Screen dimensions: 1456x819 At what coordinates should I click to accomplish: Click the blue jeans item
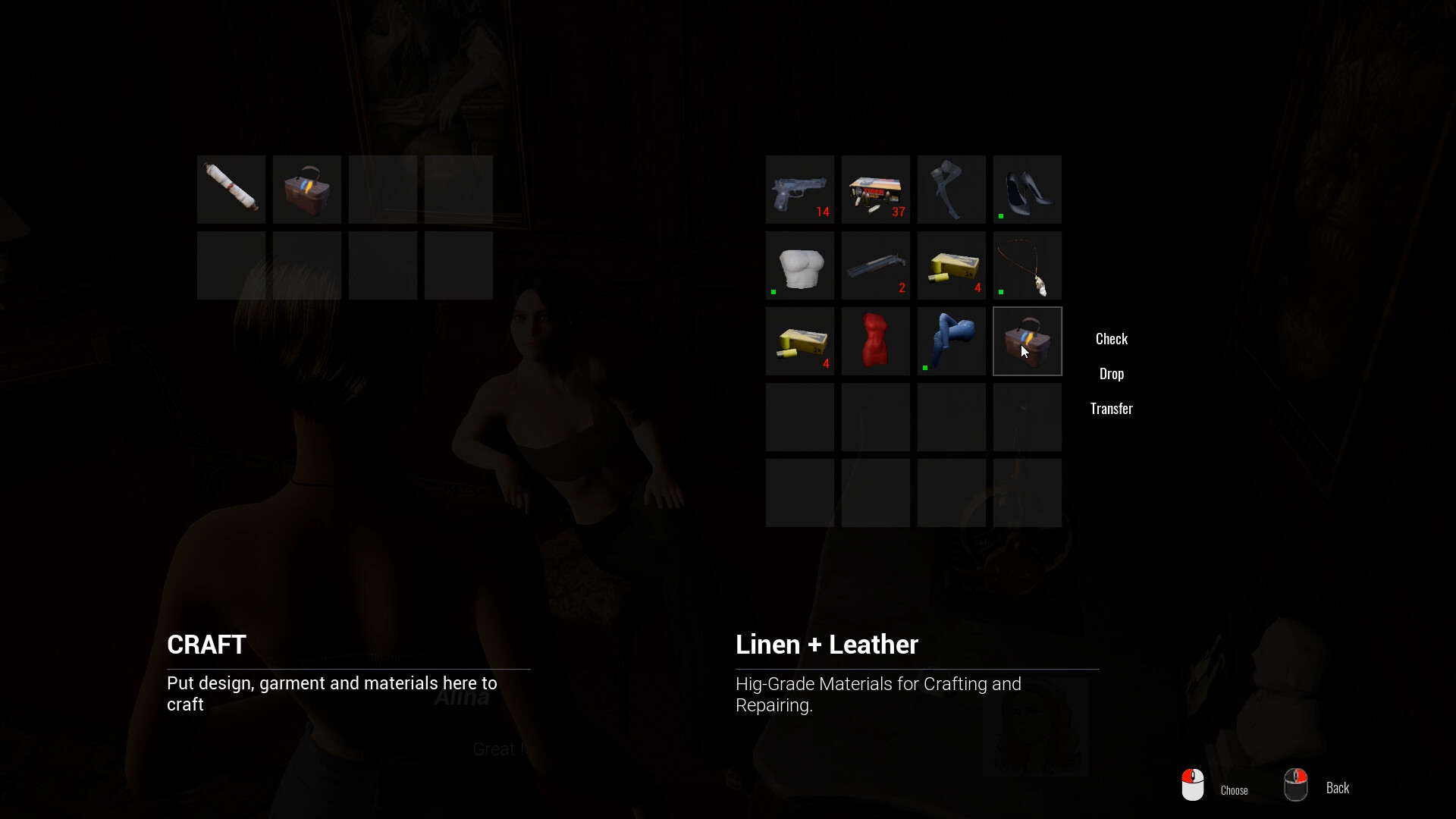(952, 341)
